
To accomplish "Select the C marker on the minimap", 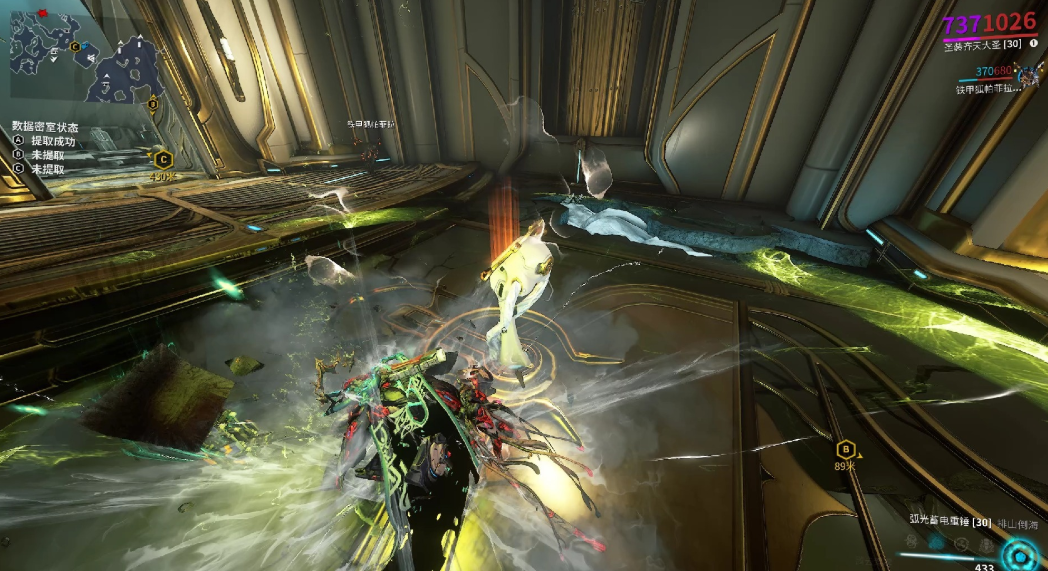I will coord(75,46).
